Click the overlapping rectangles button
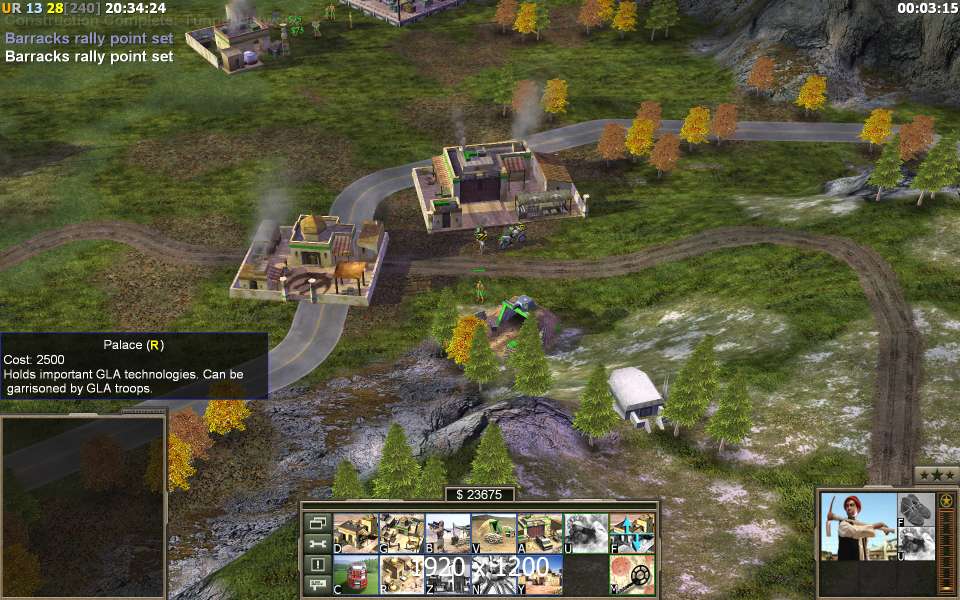The height and width of the screenshot is (600, 960). click(x=318, y=523)
